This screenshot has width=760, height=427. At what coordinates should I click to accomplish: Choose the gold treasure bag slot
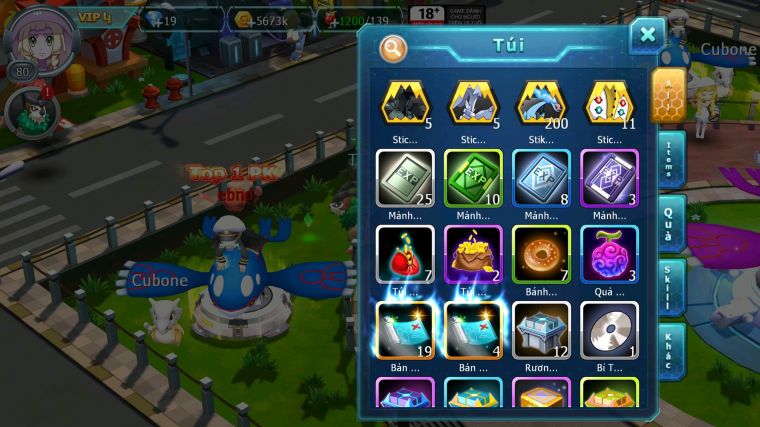473,253
